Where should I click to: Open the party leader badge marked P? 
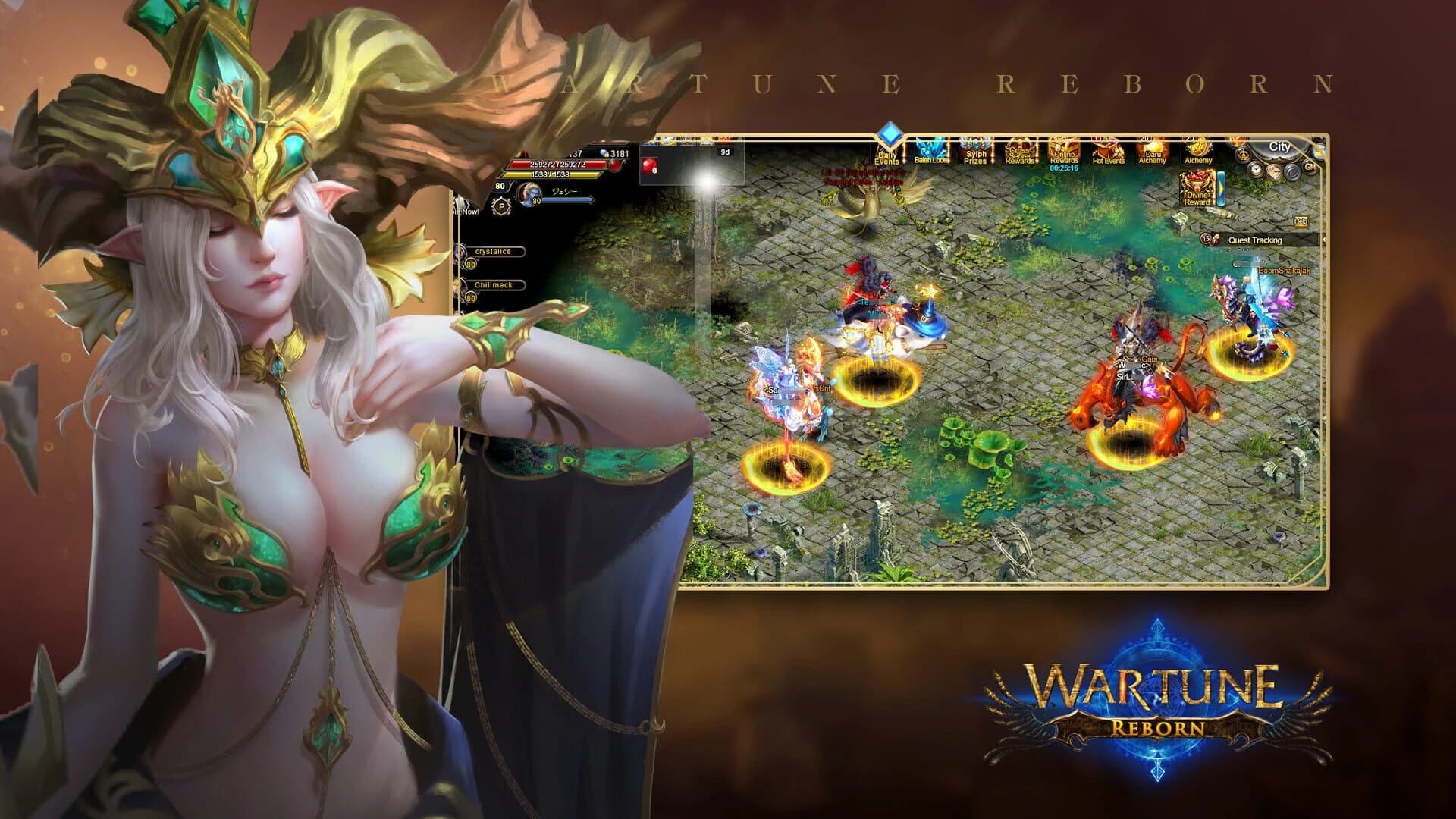coord(501,206)
